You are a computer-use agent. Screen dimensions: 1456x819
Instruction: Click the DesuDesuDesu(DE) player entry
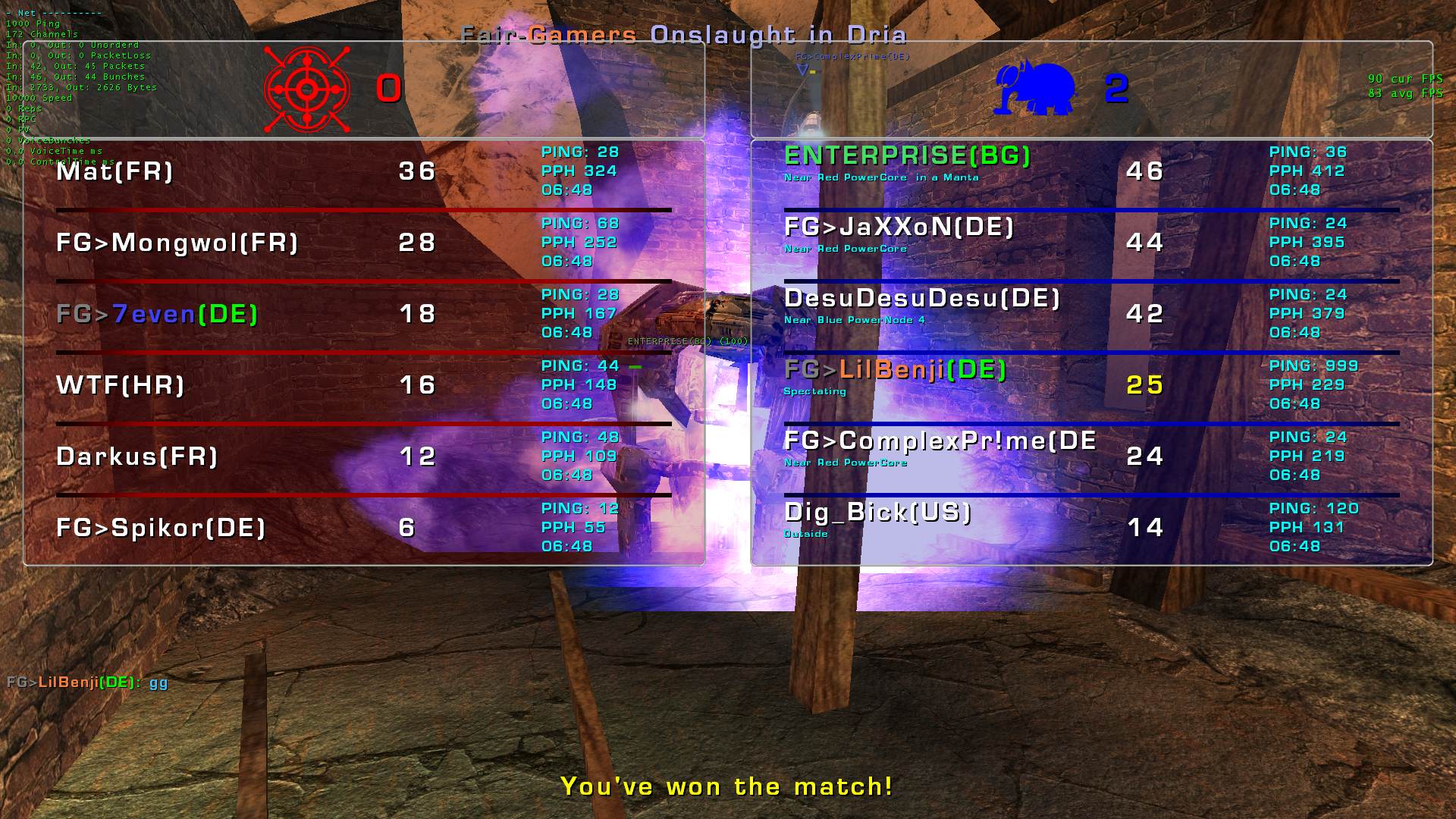(x=921, y=299)
